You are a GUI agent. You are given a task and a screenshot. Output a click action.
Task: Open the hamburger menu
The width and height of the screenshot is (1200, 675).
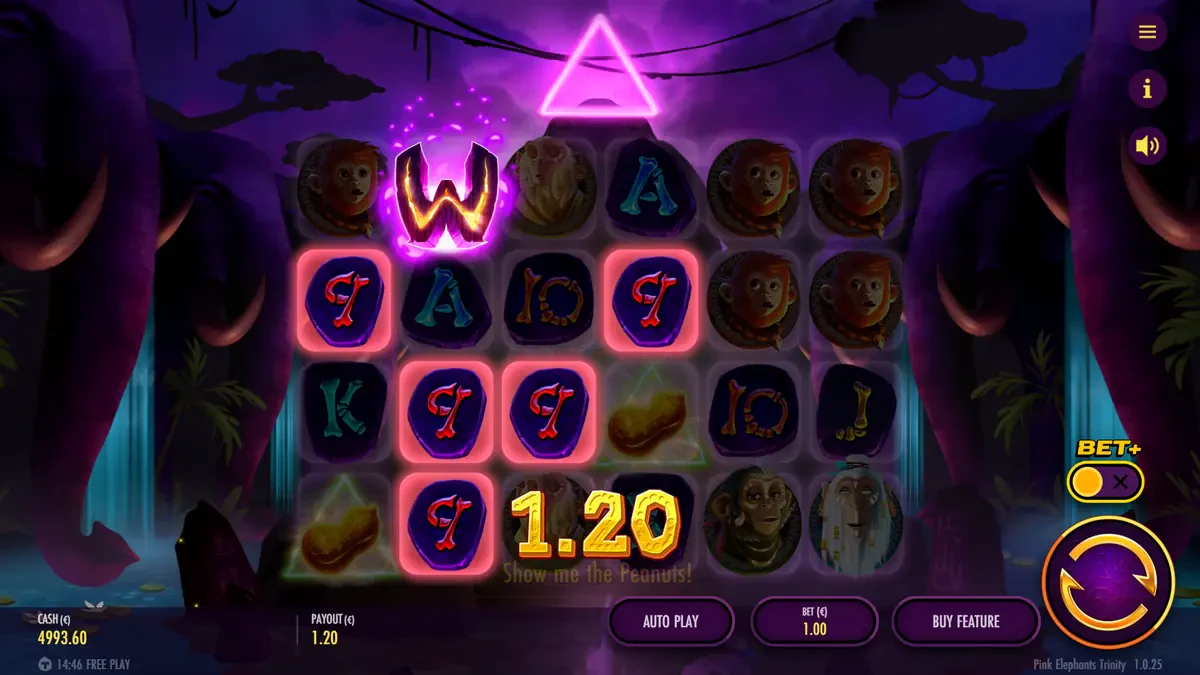point(1147,32)
